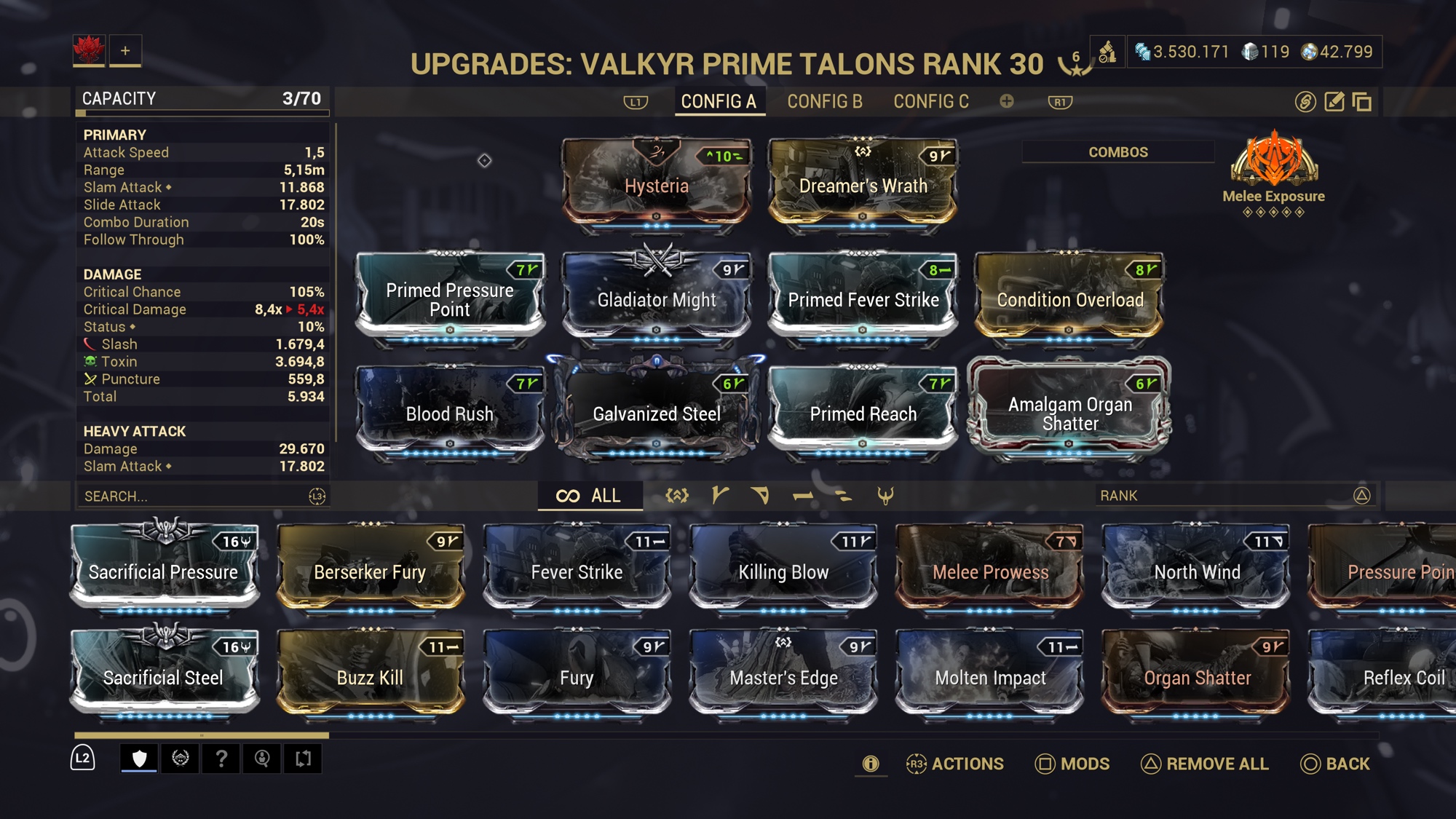Click Remove All to clear mods
Screen dimensions: 1456x819
pos(1205,764)
